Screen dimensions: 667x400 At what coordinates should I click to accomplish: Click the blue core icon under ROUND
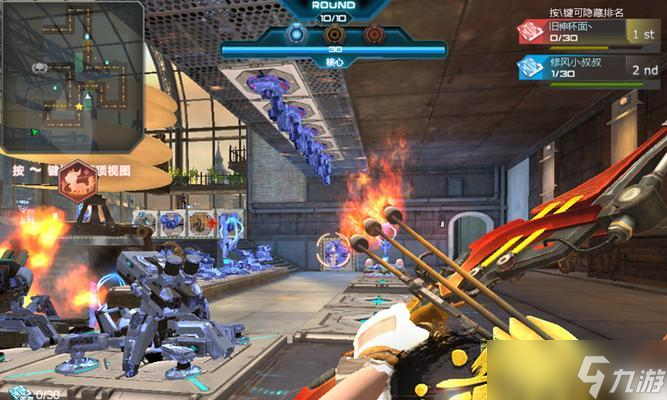pyautogui.click(x=297, y=34)
